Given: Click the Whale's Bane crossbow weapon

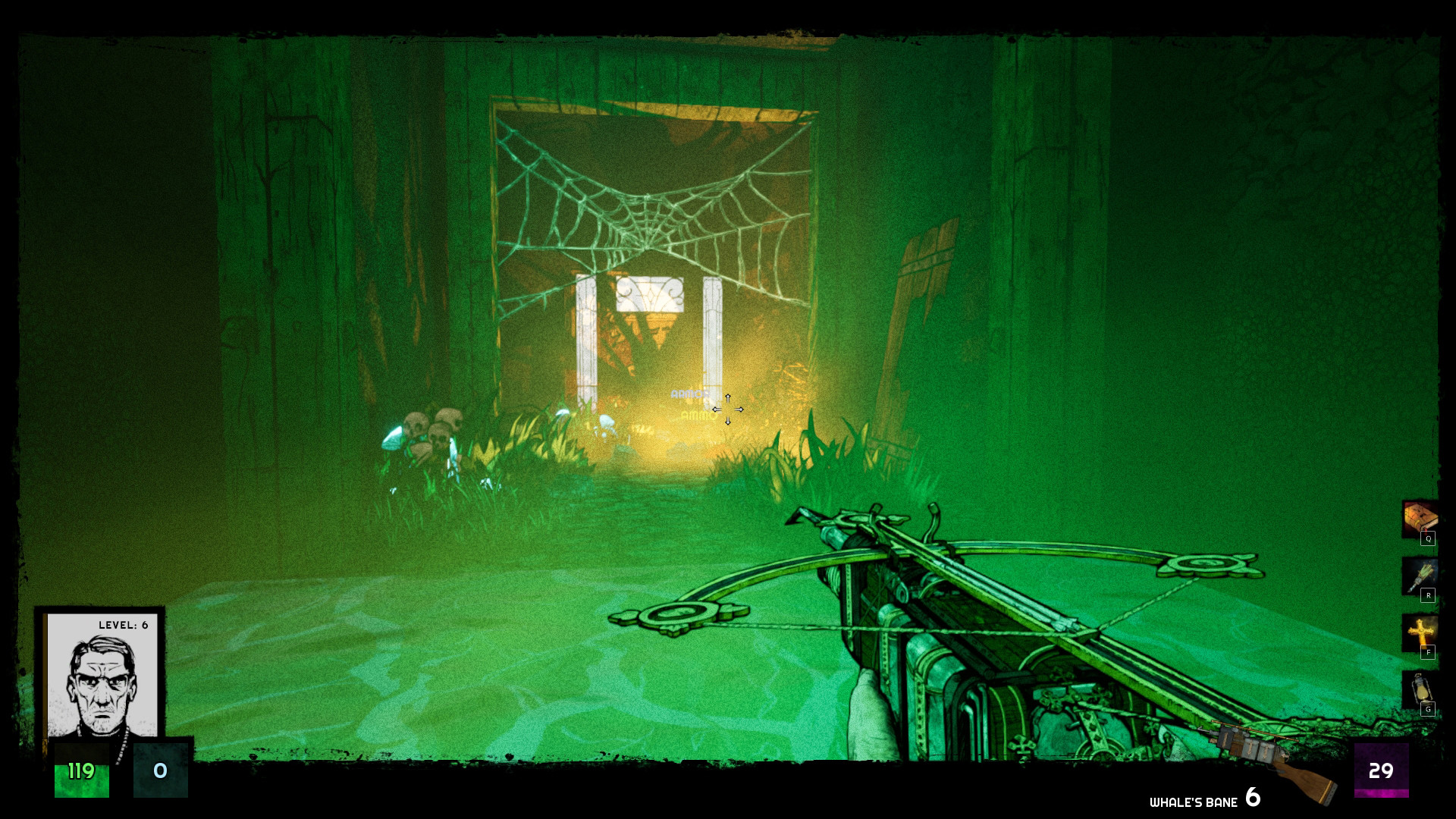Looking at the screenshot, I should pyautogui.click(x=948, y=629).
